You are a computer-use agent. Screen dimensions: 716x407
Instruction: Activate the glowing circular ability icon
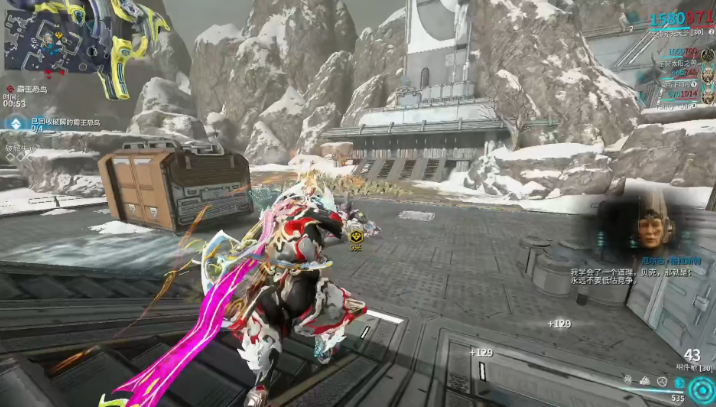point(701,389)
